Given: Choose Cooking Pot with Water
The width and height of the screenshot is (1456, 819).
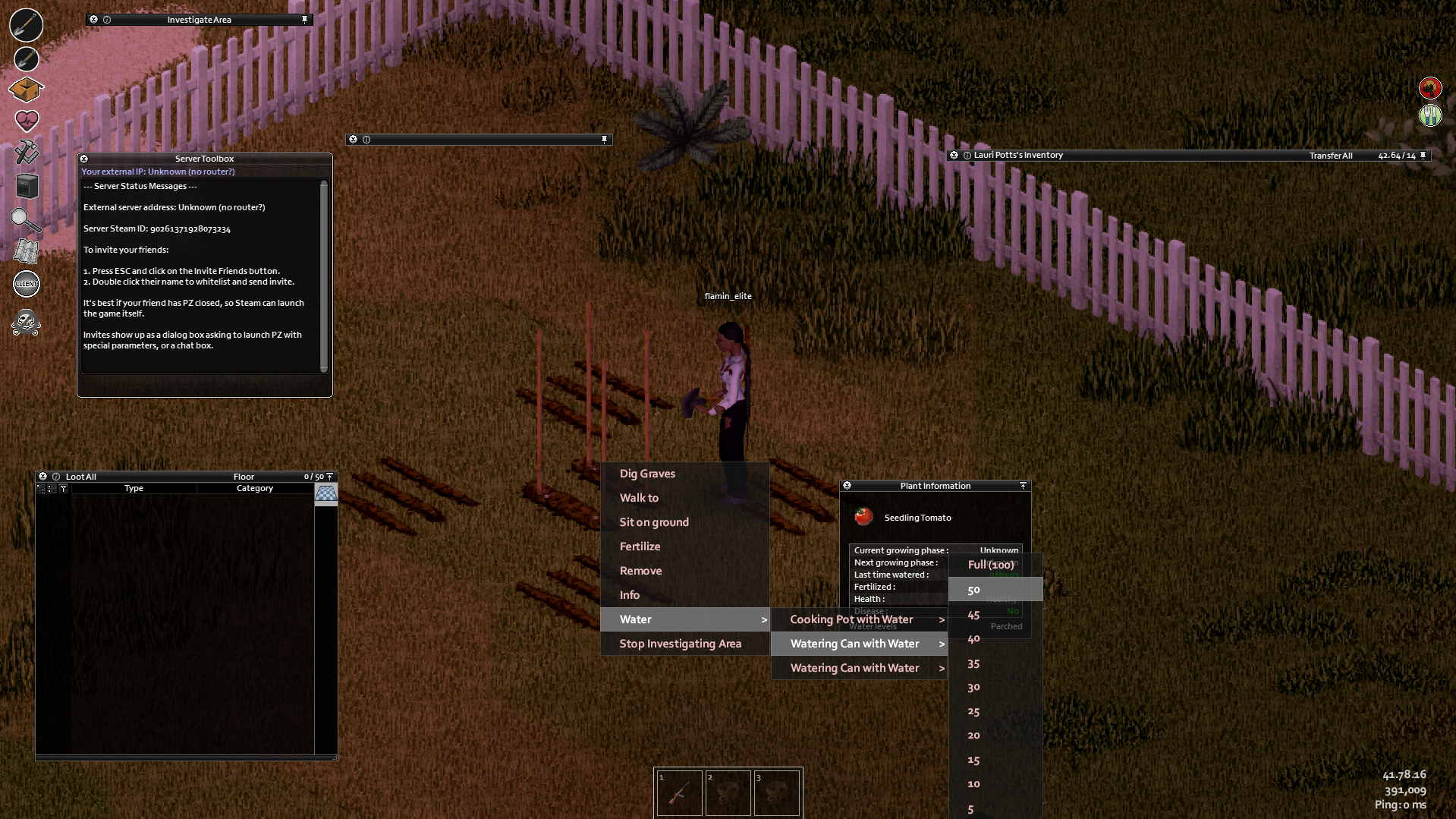Looking at the screenshot, I should [851, 619].
